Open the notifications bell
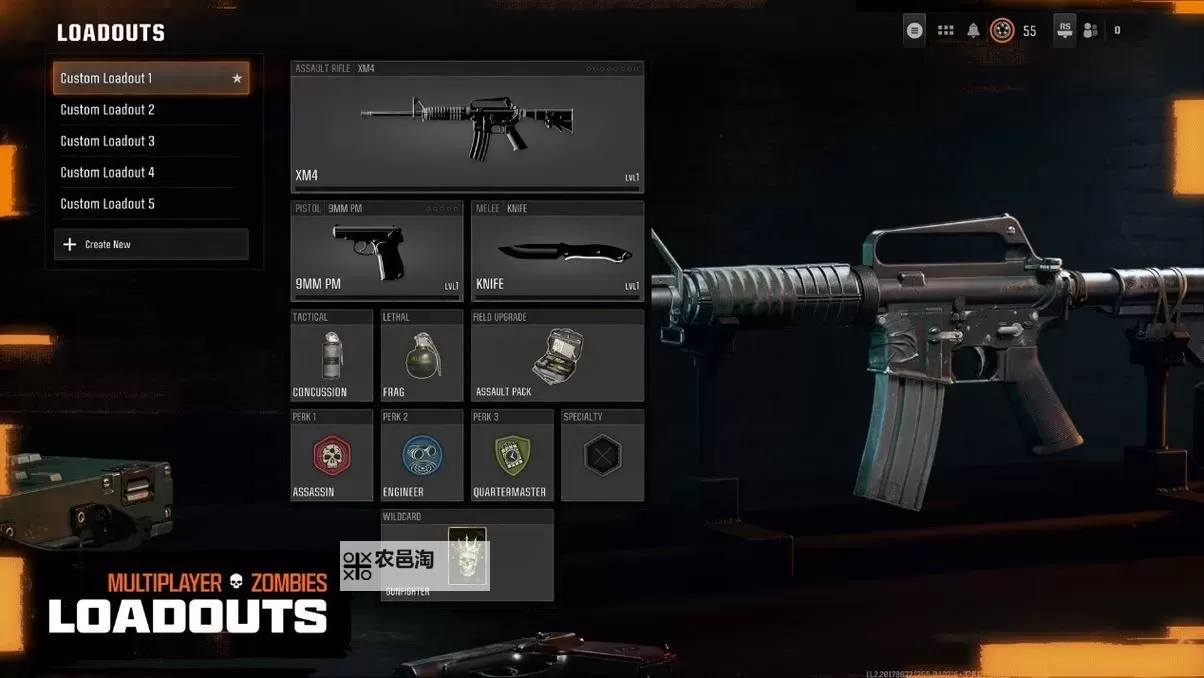The height and width of the screenshot is (678, 1204). point(973,31)
